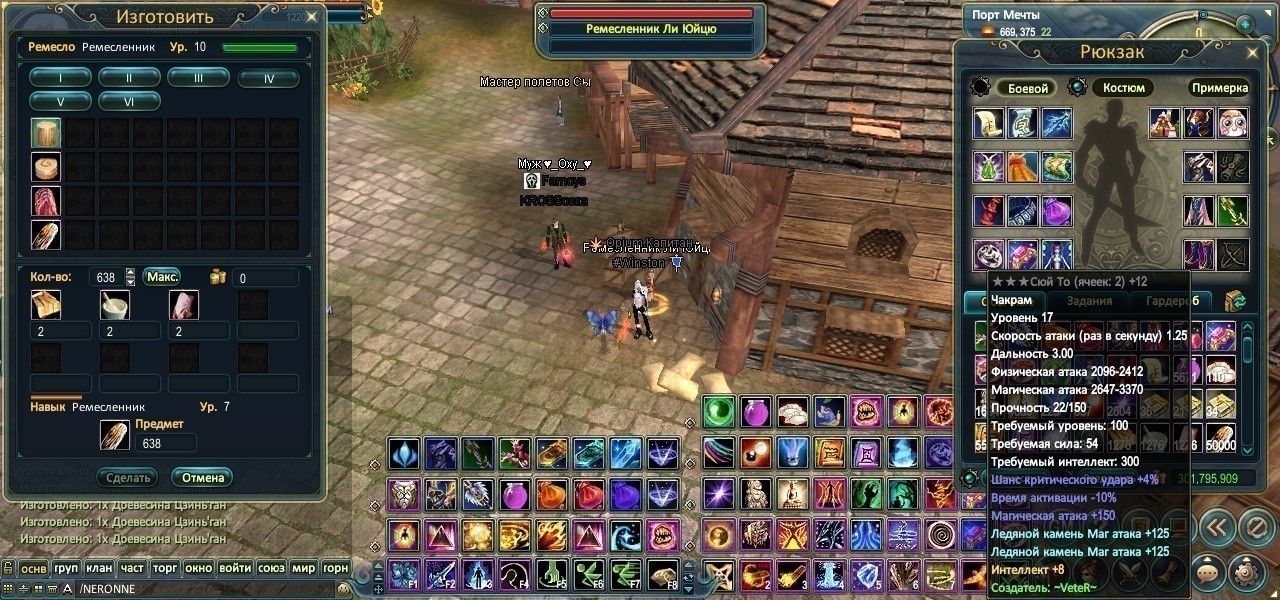
Task: Open the Примерка fitting room
Action: pyautogui.click(x=1219, y=88)
